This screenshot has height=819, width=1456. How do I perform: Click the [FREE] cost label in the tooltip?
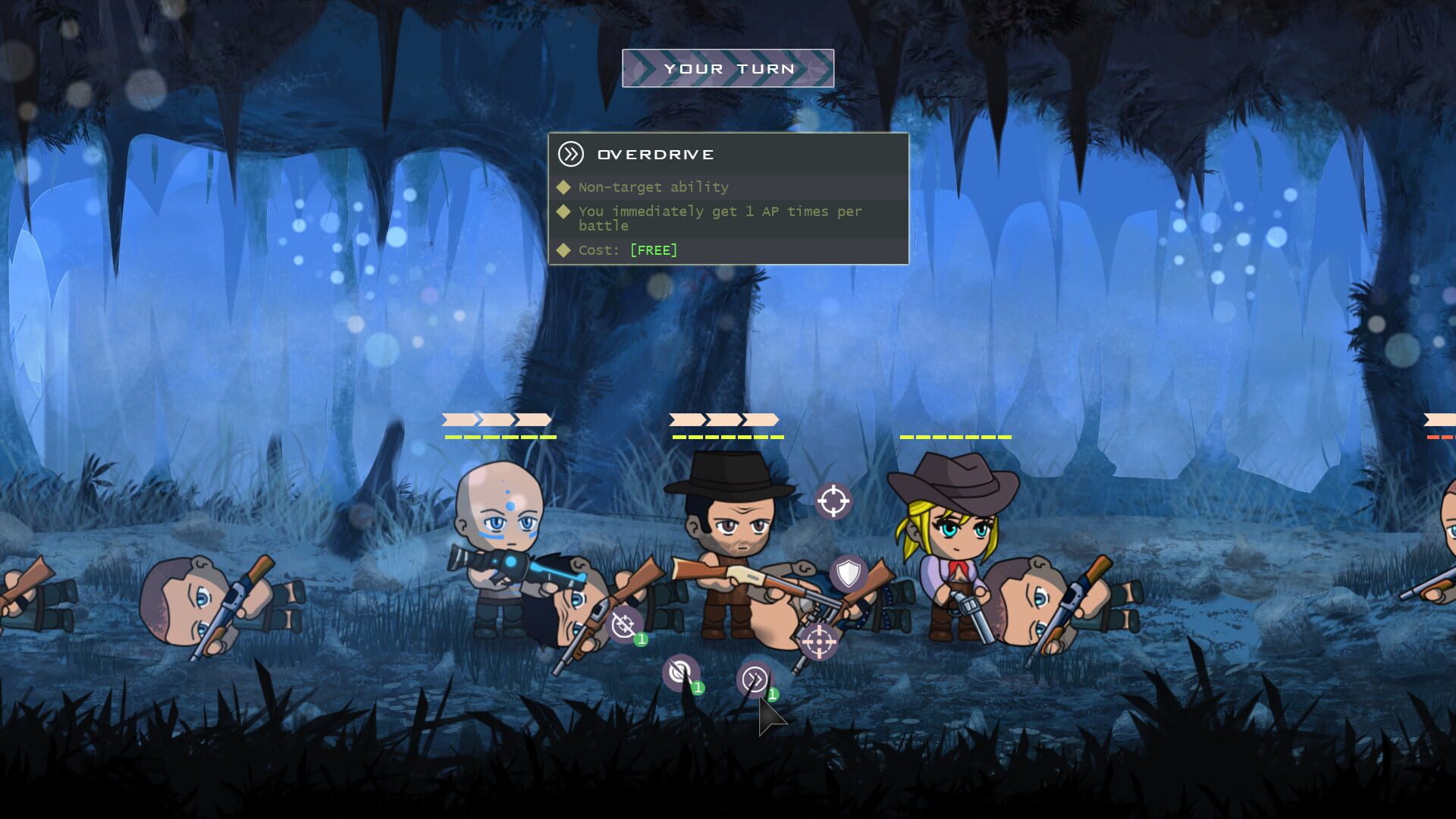click(652, 249)
